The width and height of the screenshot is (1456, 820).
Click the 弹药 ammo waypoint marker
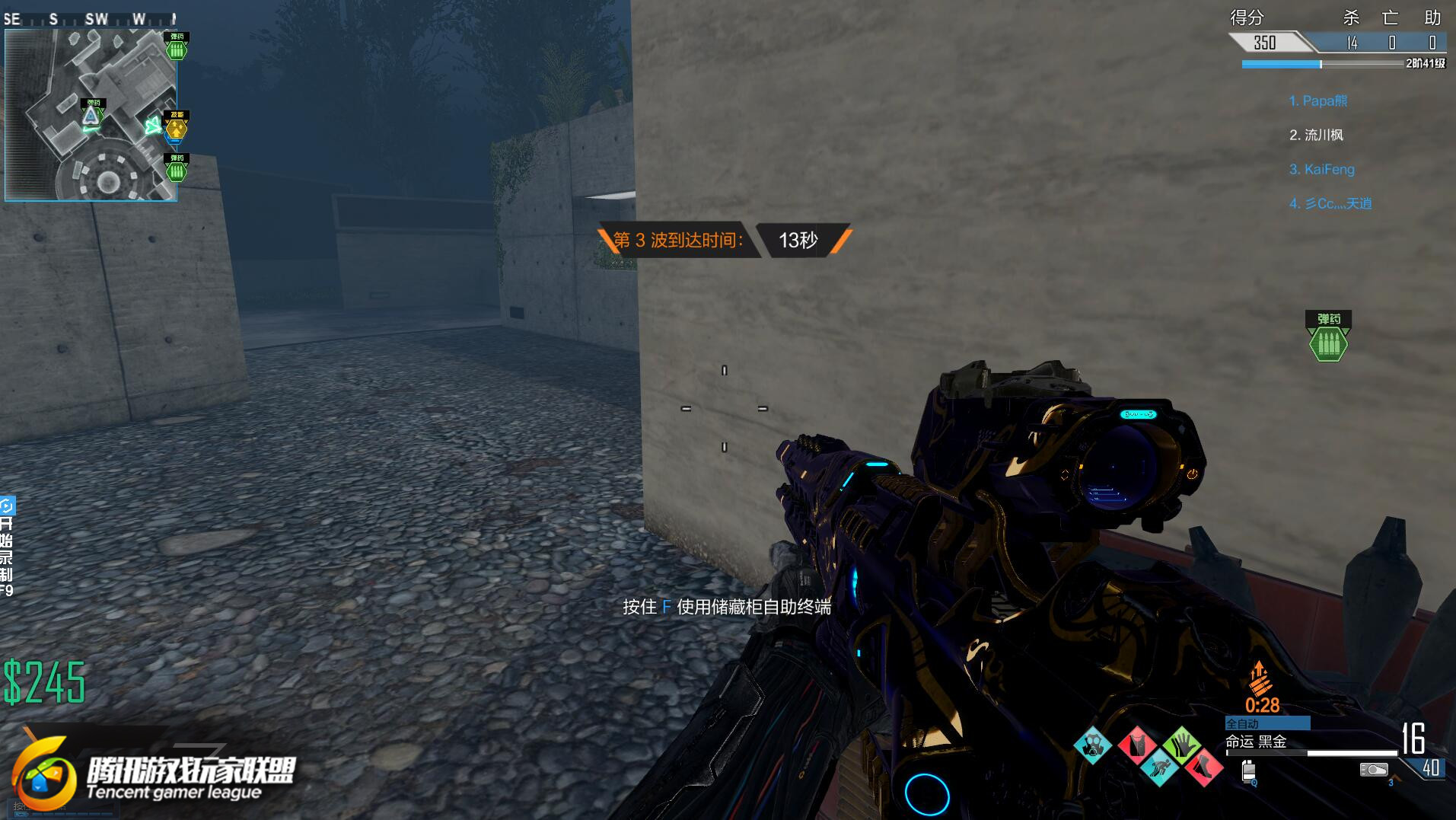point(1328,336)
